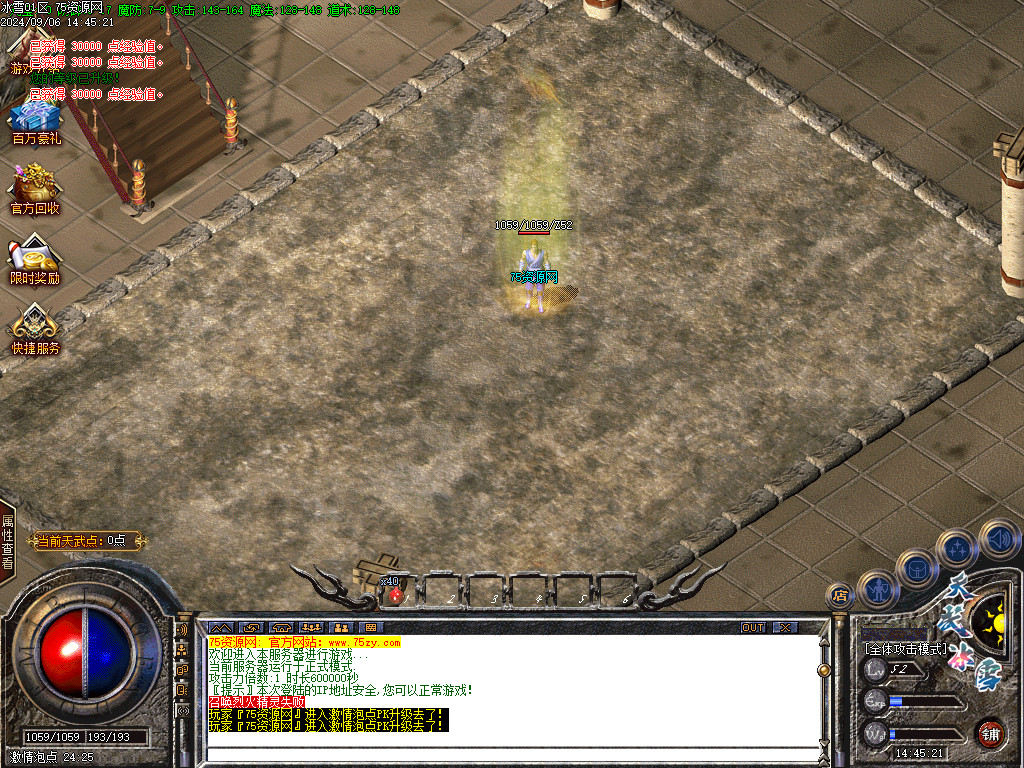Viewport: 1024px width, 768px height.
Task: Click the OUT button above the chat
Action: click(753, 627)
